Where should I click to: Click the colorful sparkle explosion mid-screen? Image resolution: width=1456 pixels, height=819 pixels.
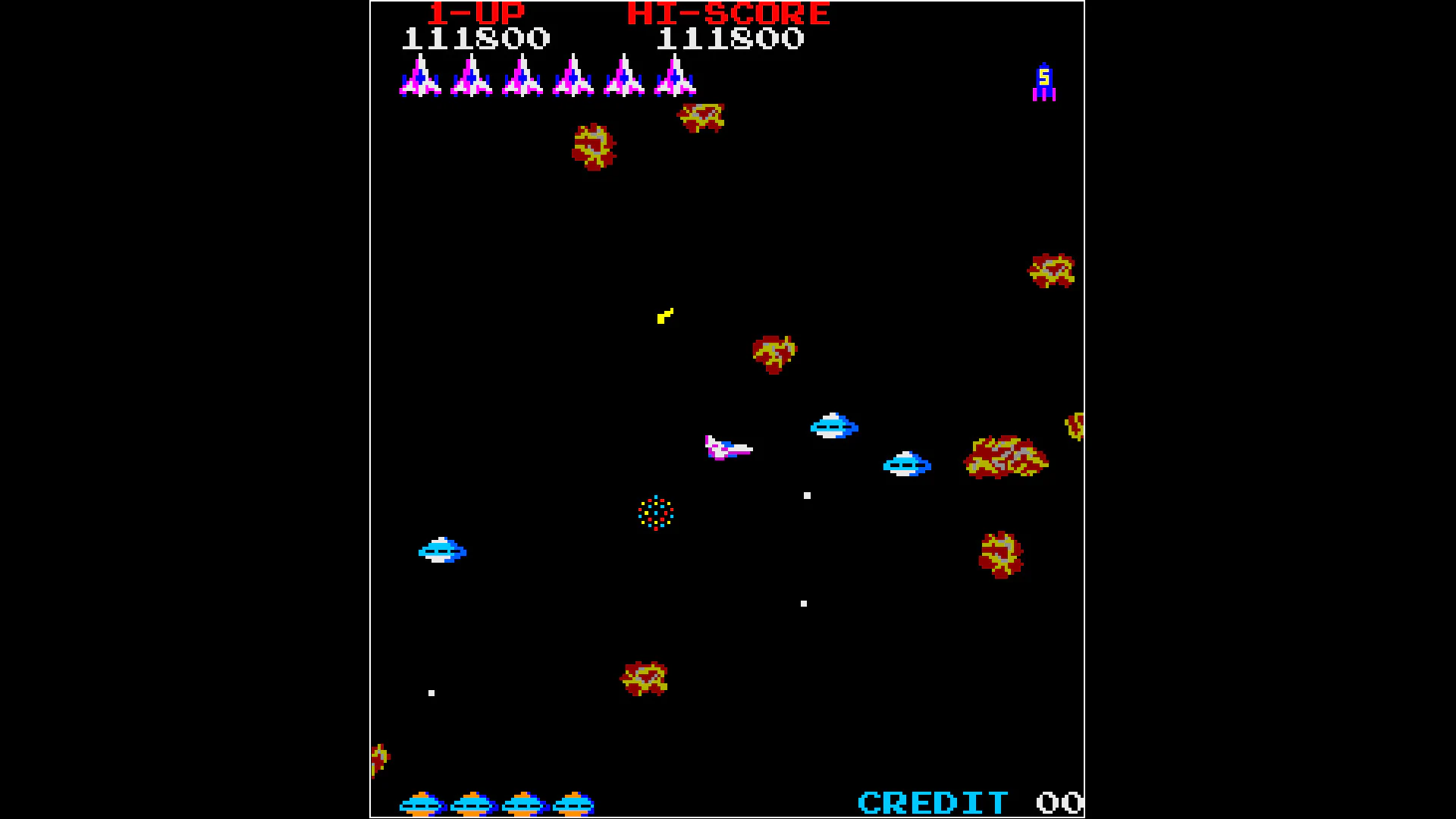654,513
